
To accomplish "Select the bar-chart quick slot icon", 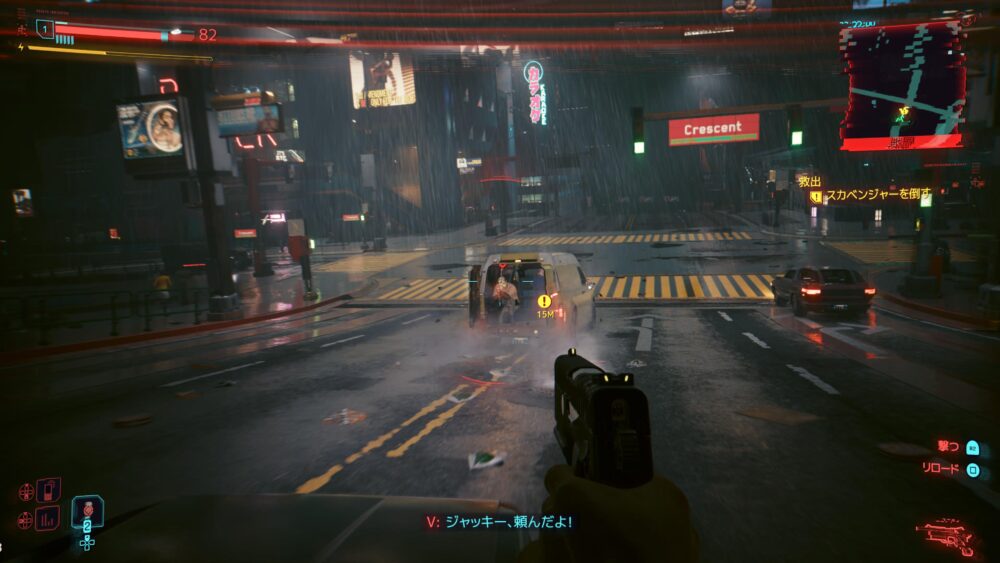I will (x=47, y=518).
